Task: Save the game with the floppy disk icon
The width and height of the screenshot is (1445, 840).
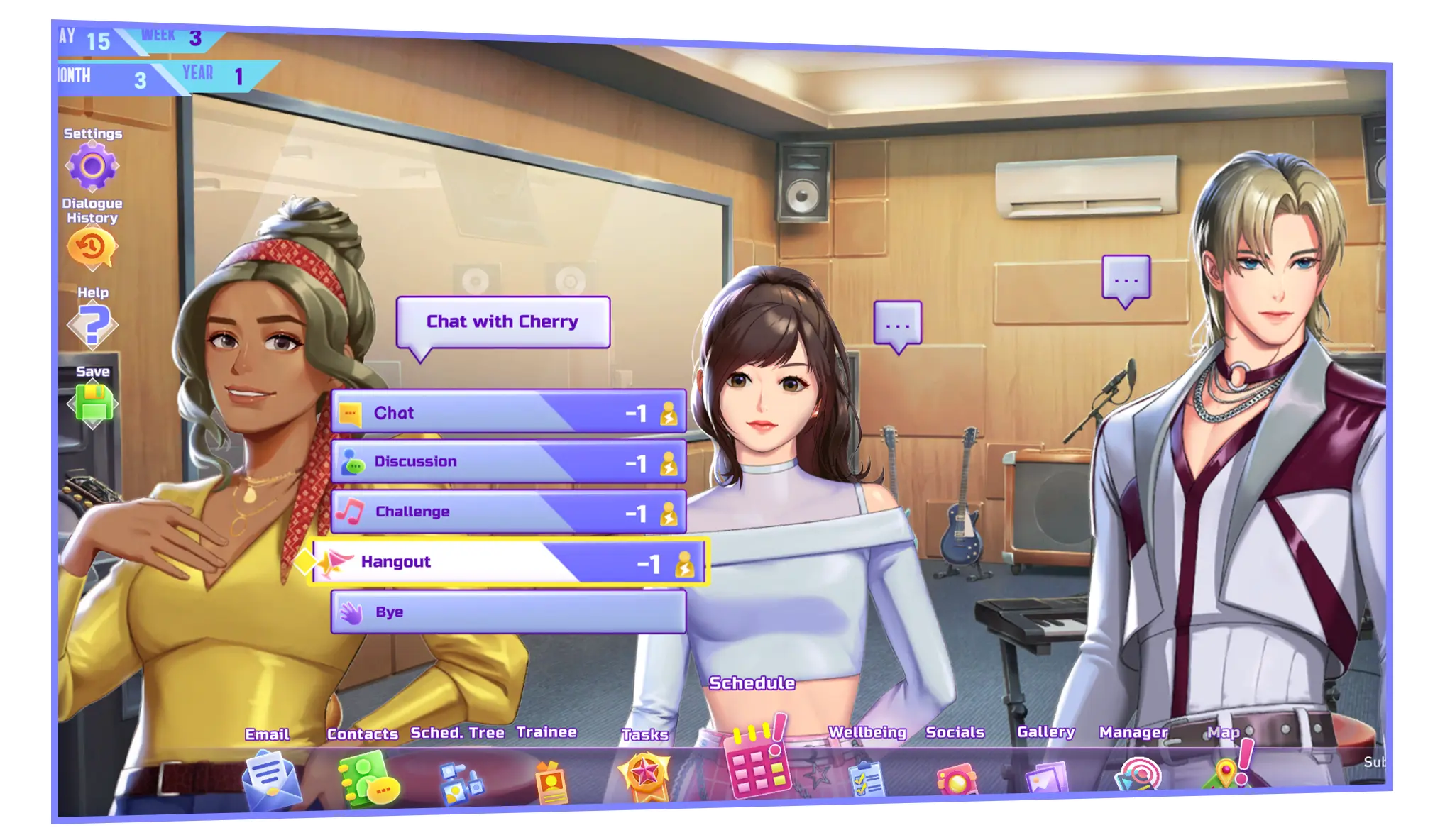Action: coord(93,403)
